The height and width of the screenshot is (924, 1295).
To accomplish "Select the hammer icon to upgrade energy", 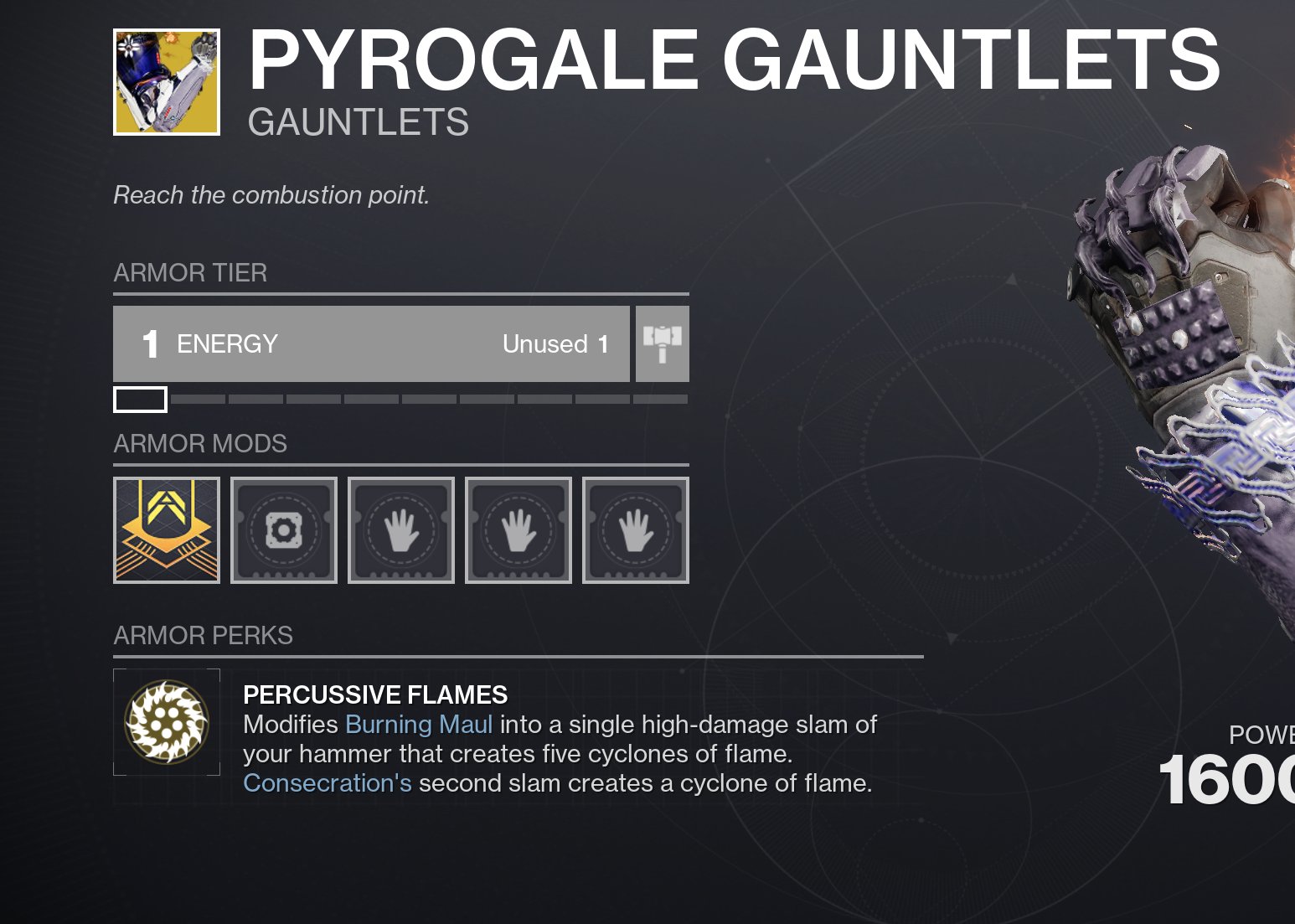I will coord(662,343).
